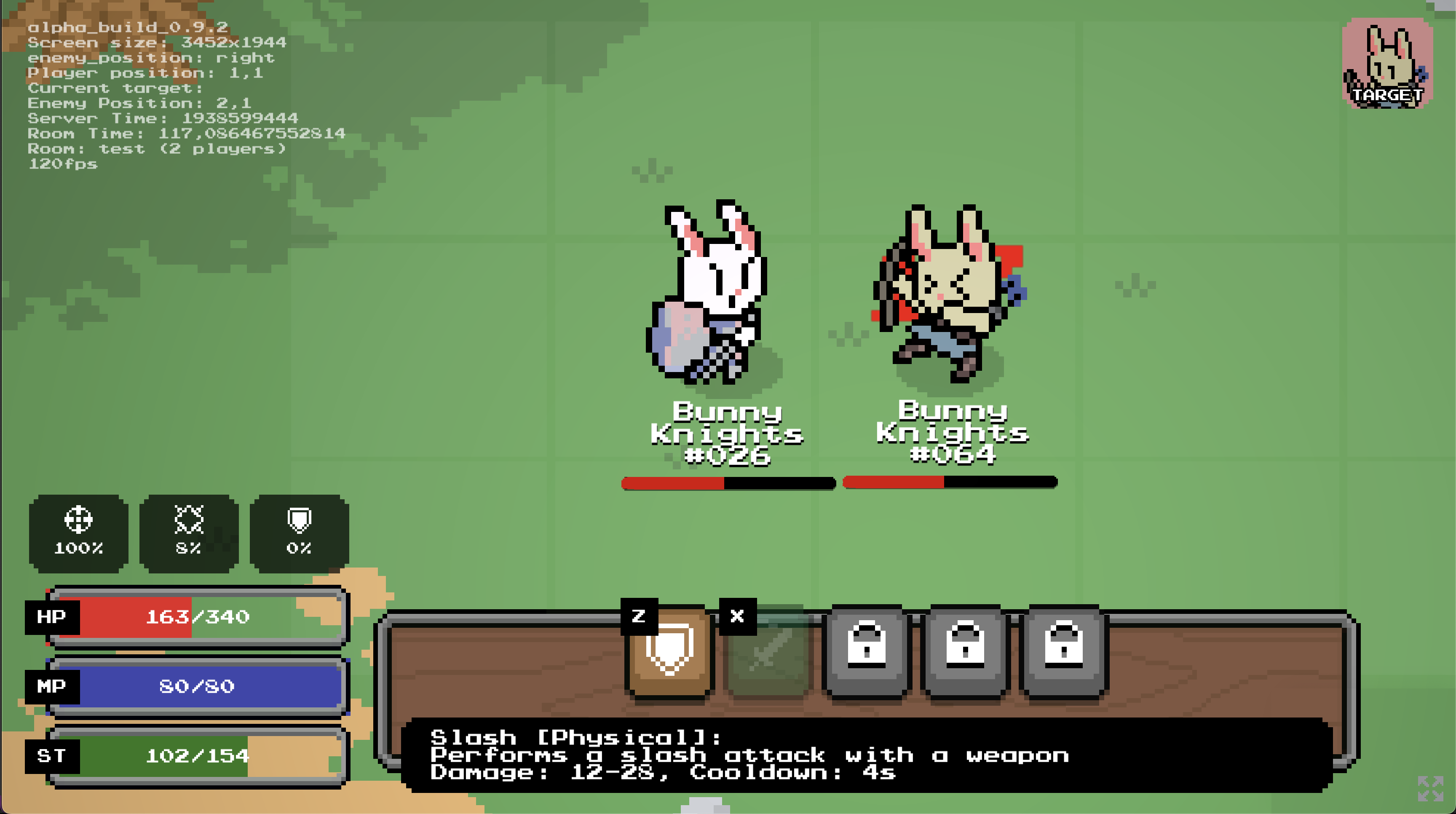Toggle fullscreen with the expand arrows icon
The image size is (1456, 814).
(x=1430, y=788)
